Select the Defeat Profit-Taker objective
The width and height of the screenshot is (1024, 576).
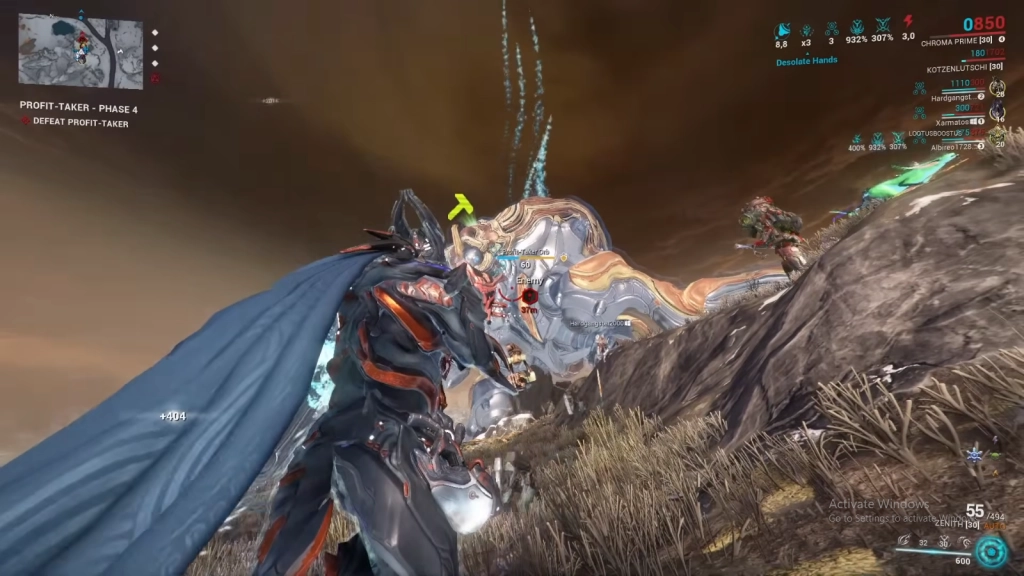click(x=80, y=123)
